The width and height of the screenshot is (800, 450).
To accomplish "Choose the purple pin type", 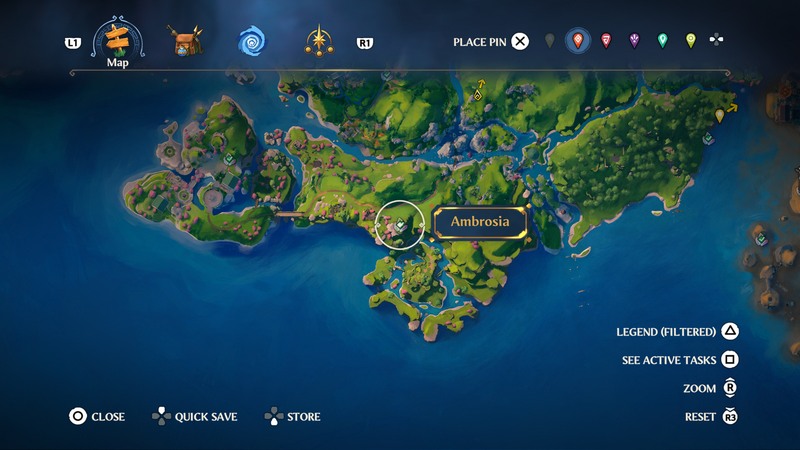I will (634, 41).
